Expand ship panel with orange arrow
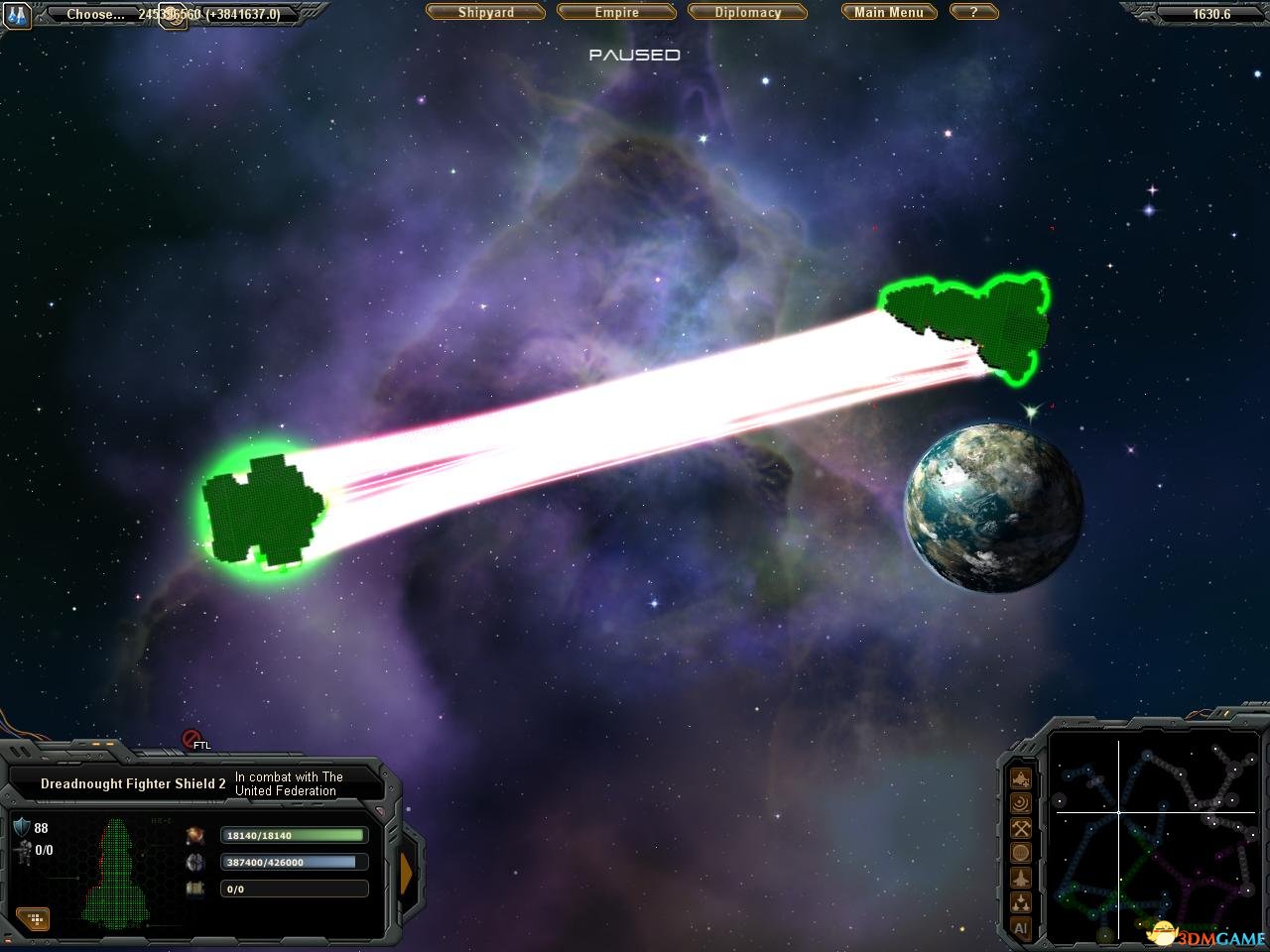 (x=406, y=870)
